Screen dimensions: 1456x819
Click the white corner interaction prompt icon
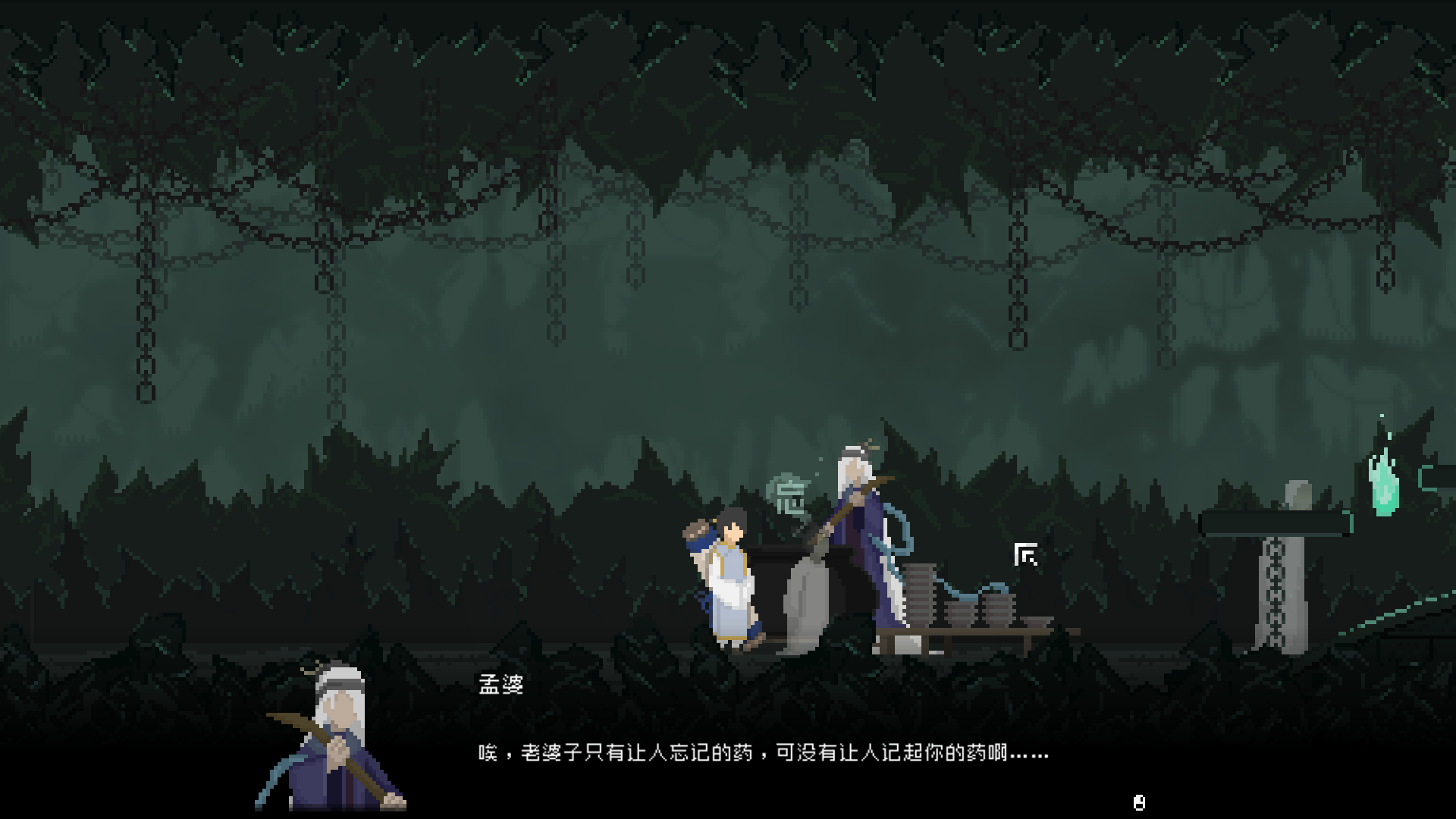click(1026, 556)
